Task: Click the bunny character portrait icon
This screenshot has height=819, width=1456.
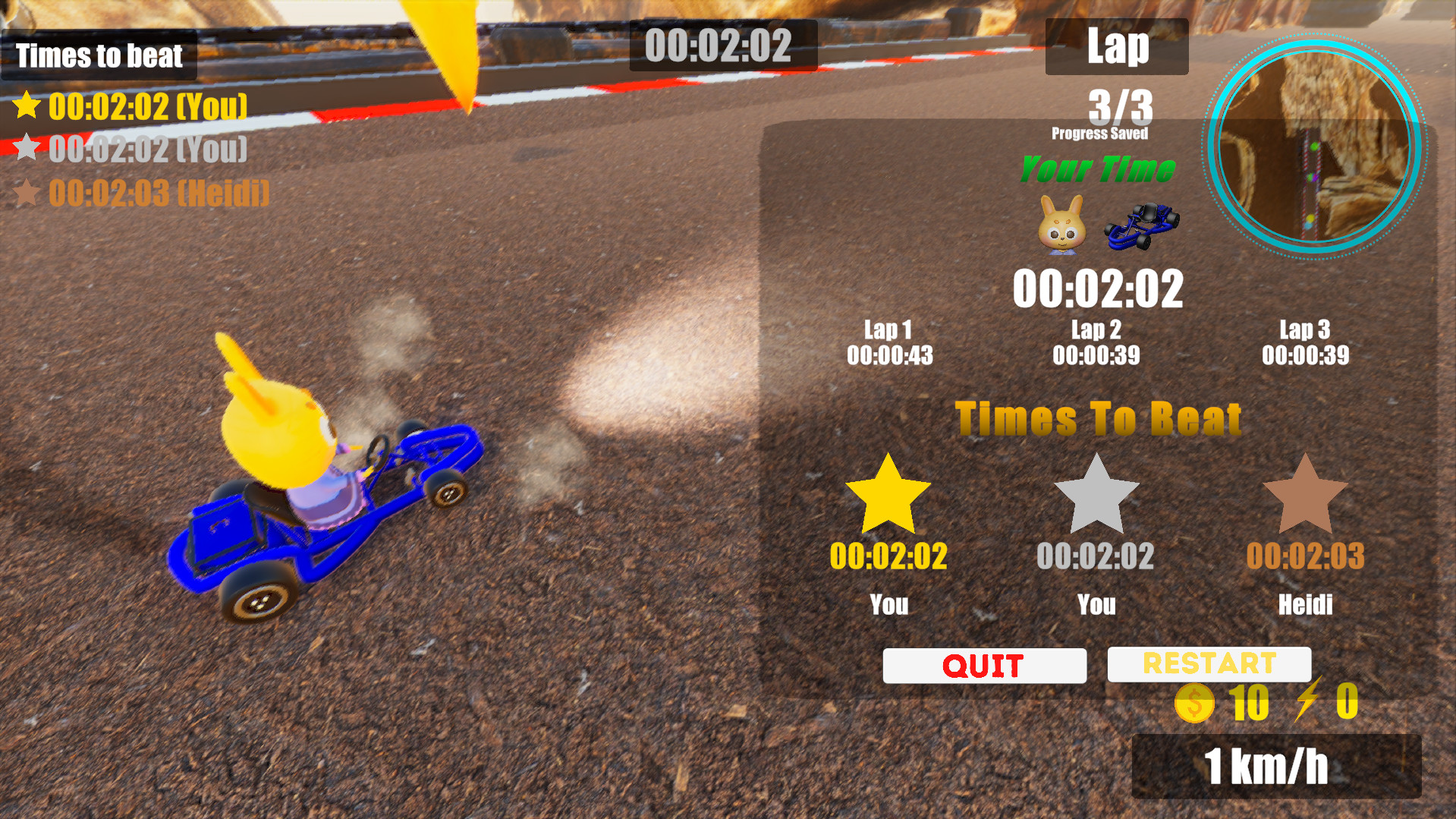Action: [1061, 225]
